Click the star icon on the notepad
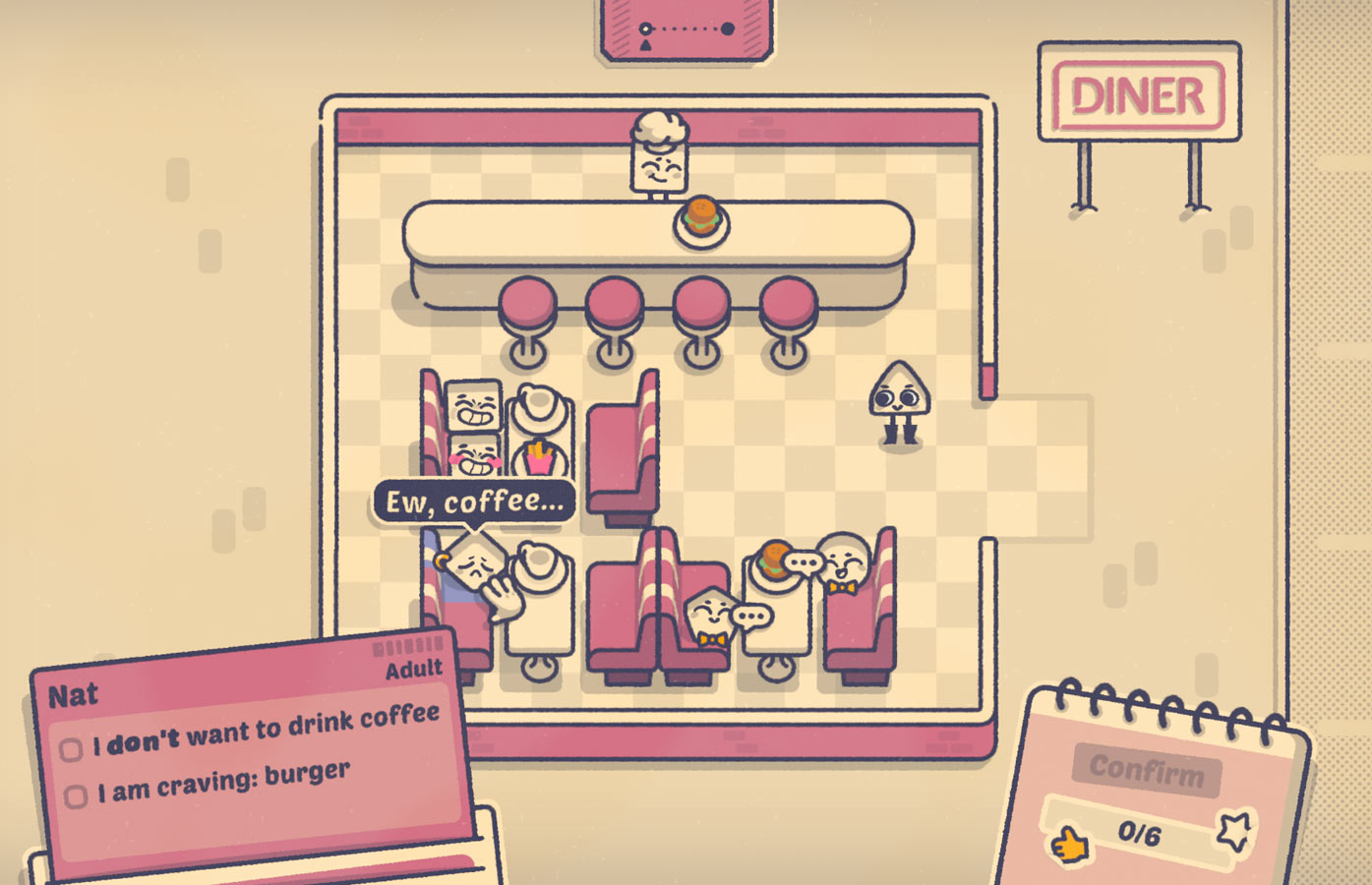 coord(1234,831)
